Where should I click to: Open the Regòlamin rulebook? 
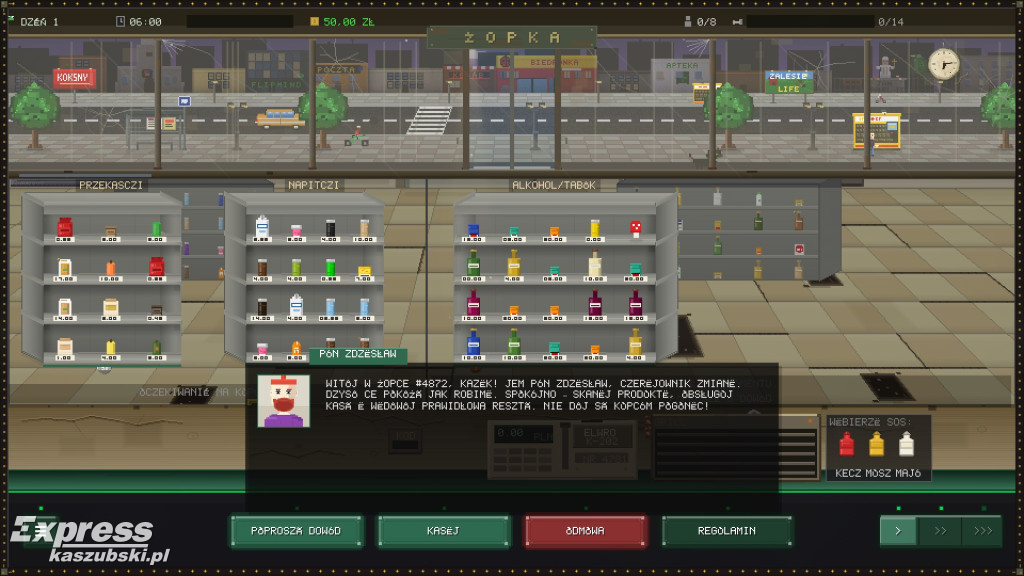coord(727,531)
